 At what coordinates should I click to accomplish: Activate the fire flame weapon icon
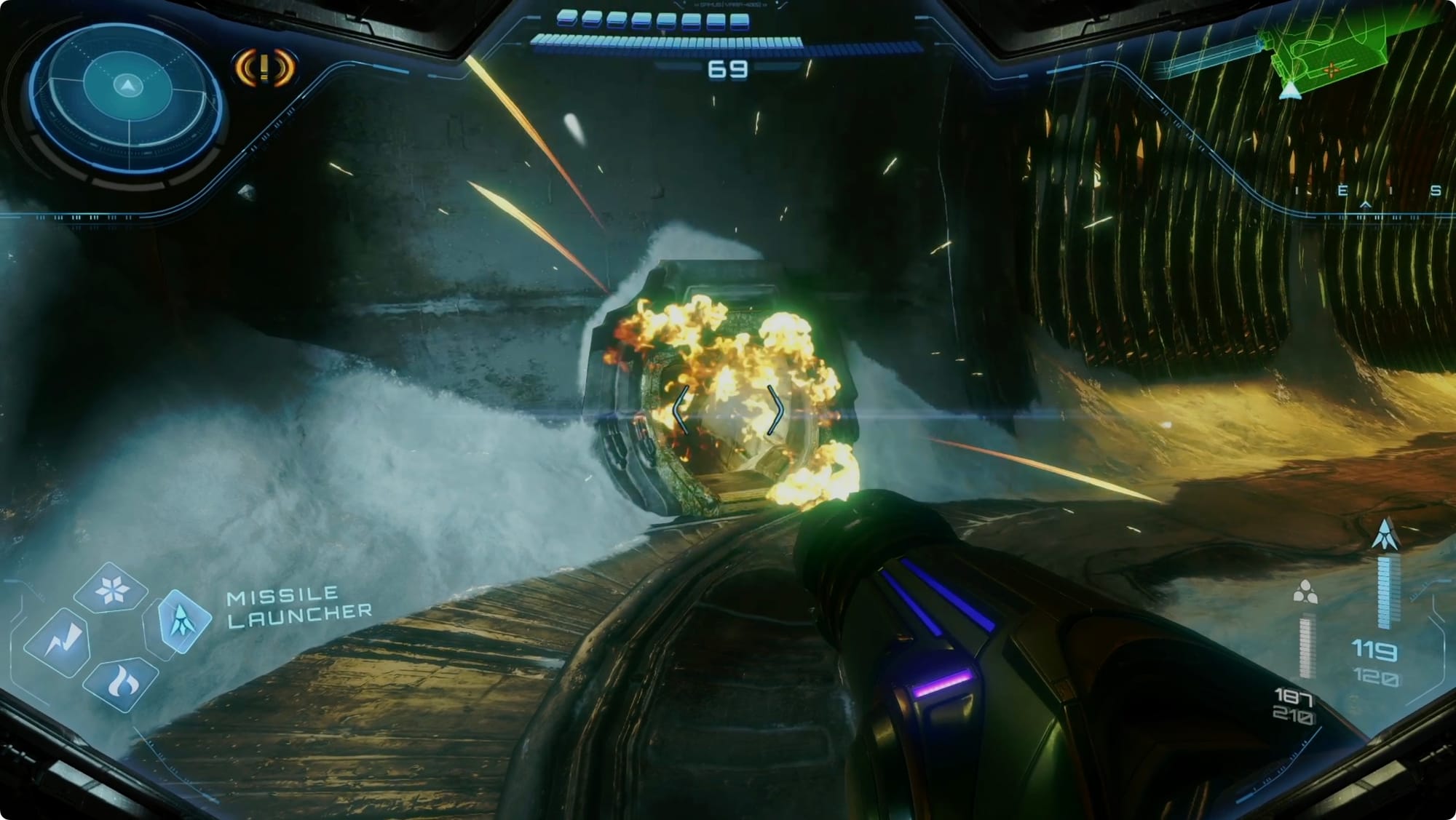[121, 684]
